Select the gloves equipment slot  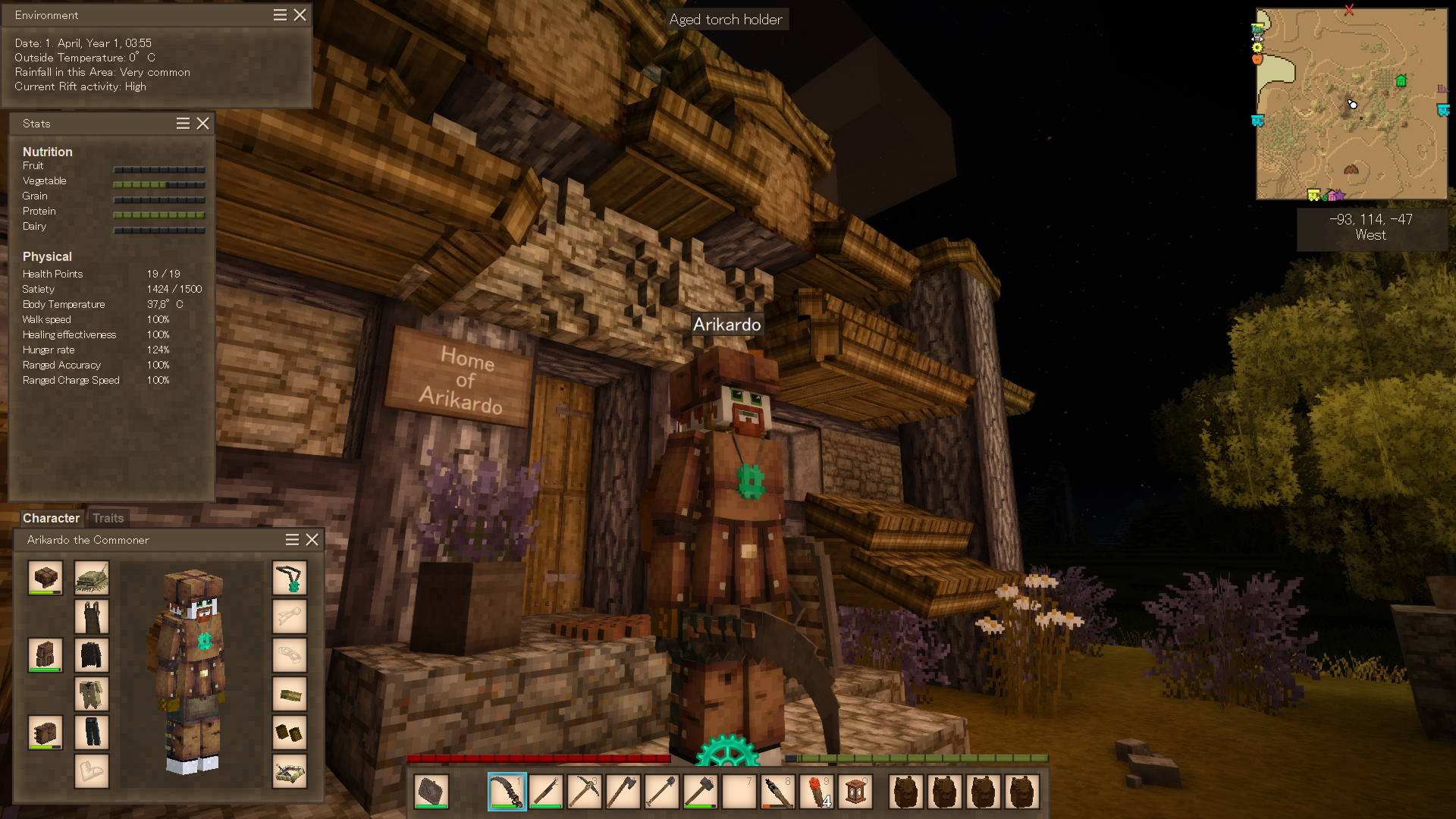point(290,733)
